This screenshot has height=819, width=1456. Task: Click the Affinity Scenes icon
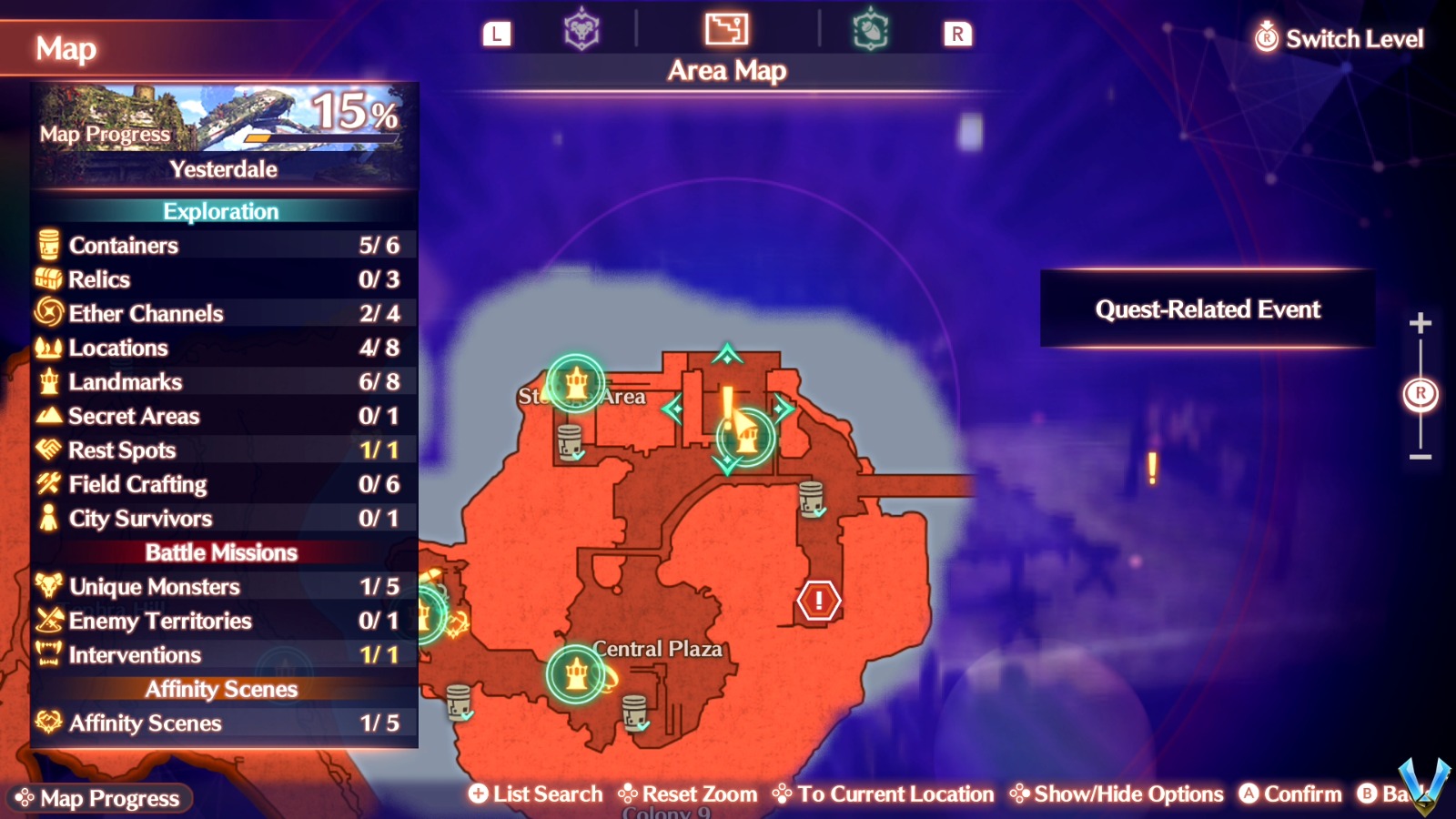click(47, 723)
